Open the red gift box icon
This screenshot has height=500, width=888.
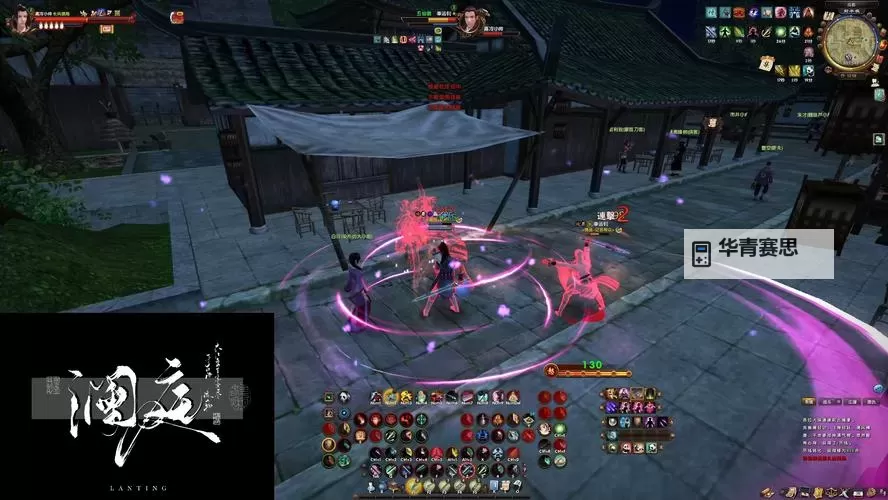coord(177,16)
